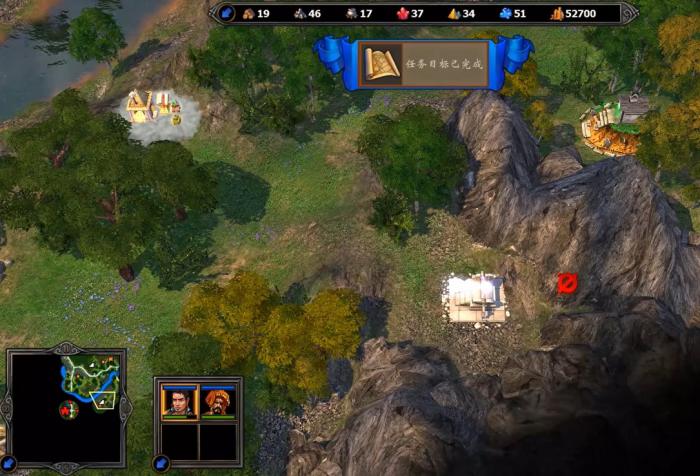Toggle the resource bar's blue arrow button

pyautogui.click(x=227, y=13)
